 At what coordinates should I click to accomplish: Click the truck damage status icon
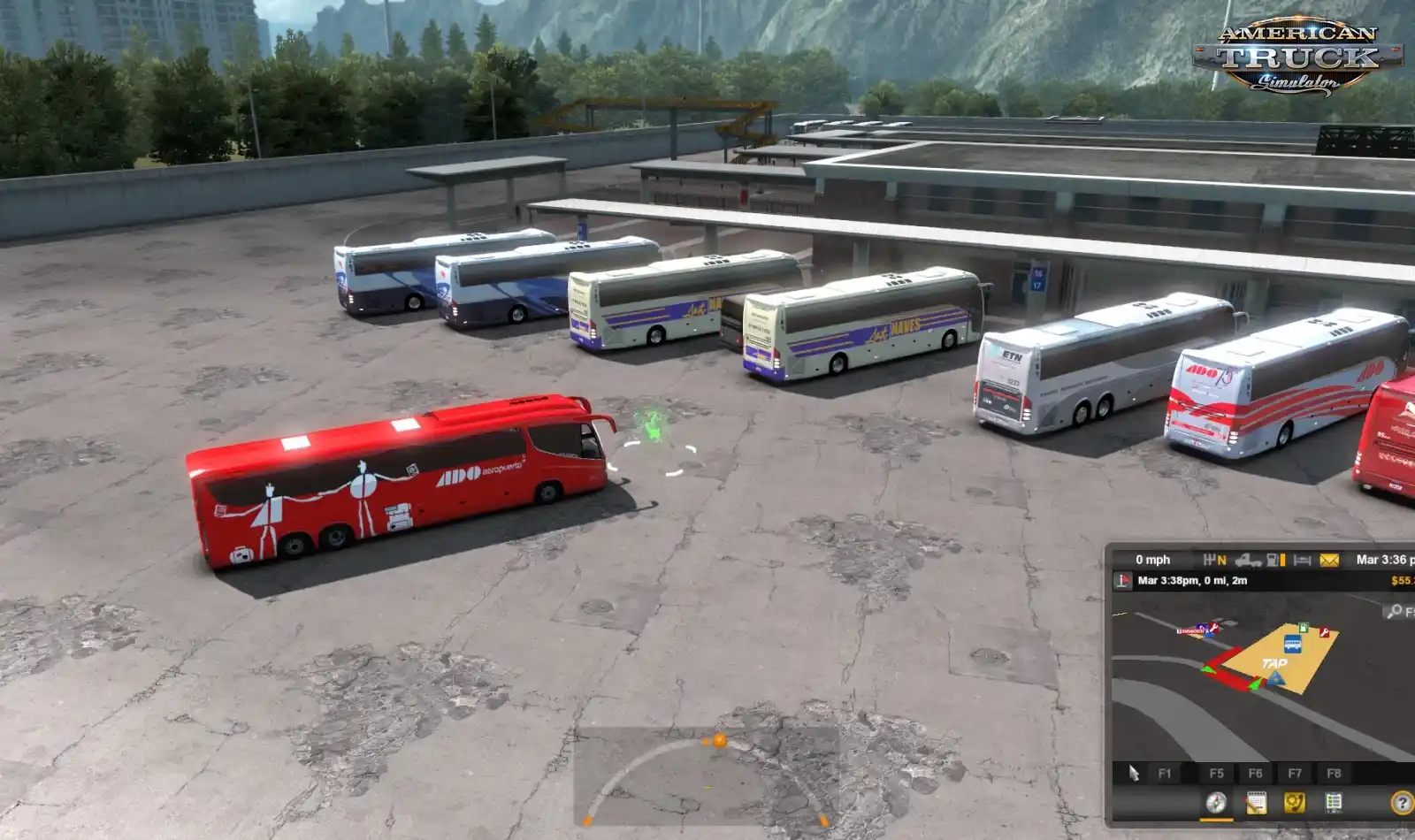coord(1247,560)
